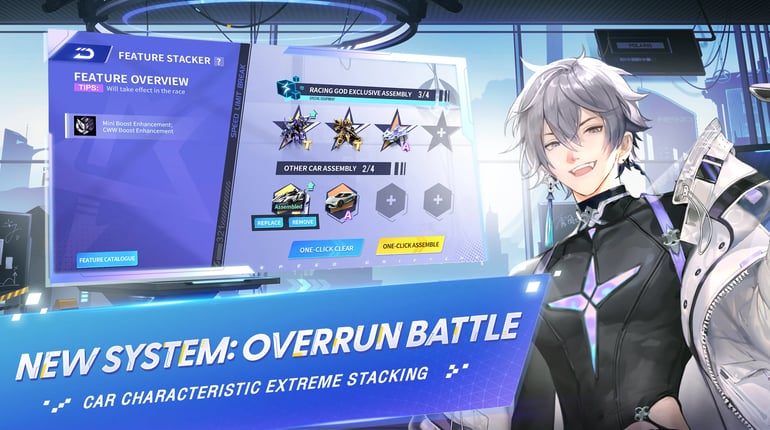Open the Feature Stacker help question mark
The width and height of the screenshot is (770, 430).
tap(219, 61)
